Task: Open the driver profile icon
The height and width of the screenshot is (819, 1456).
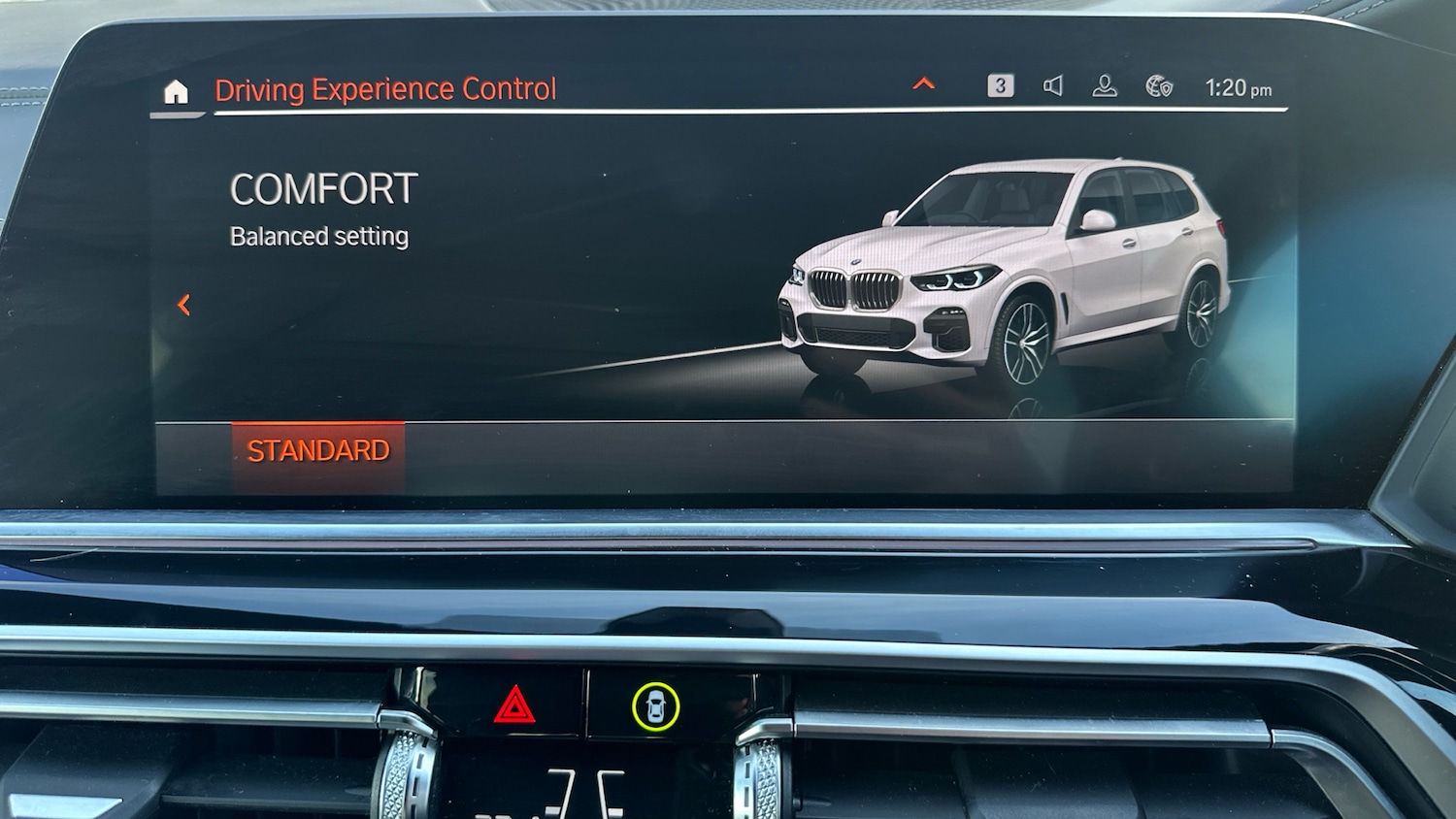Action: point(1105,87)
